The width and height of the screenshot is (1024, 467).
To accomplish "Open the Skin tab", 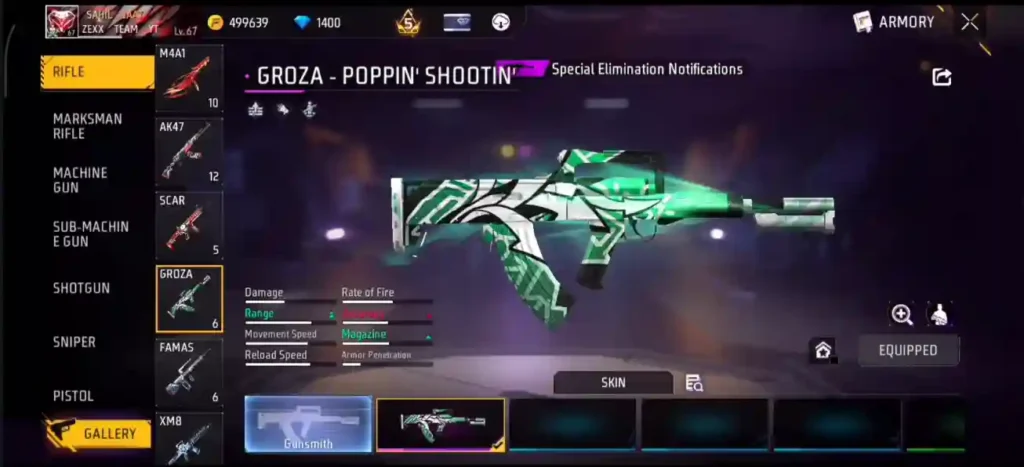I will click(x=613, y=382).
